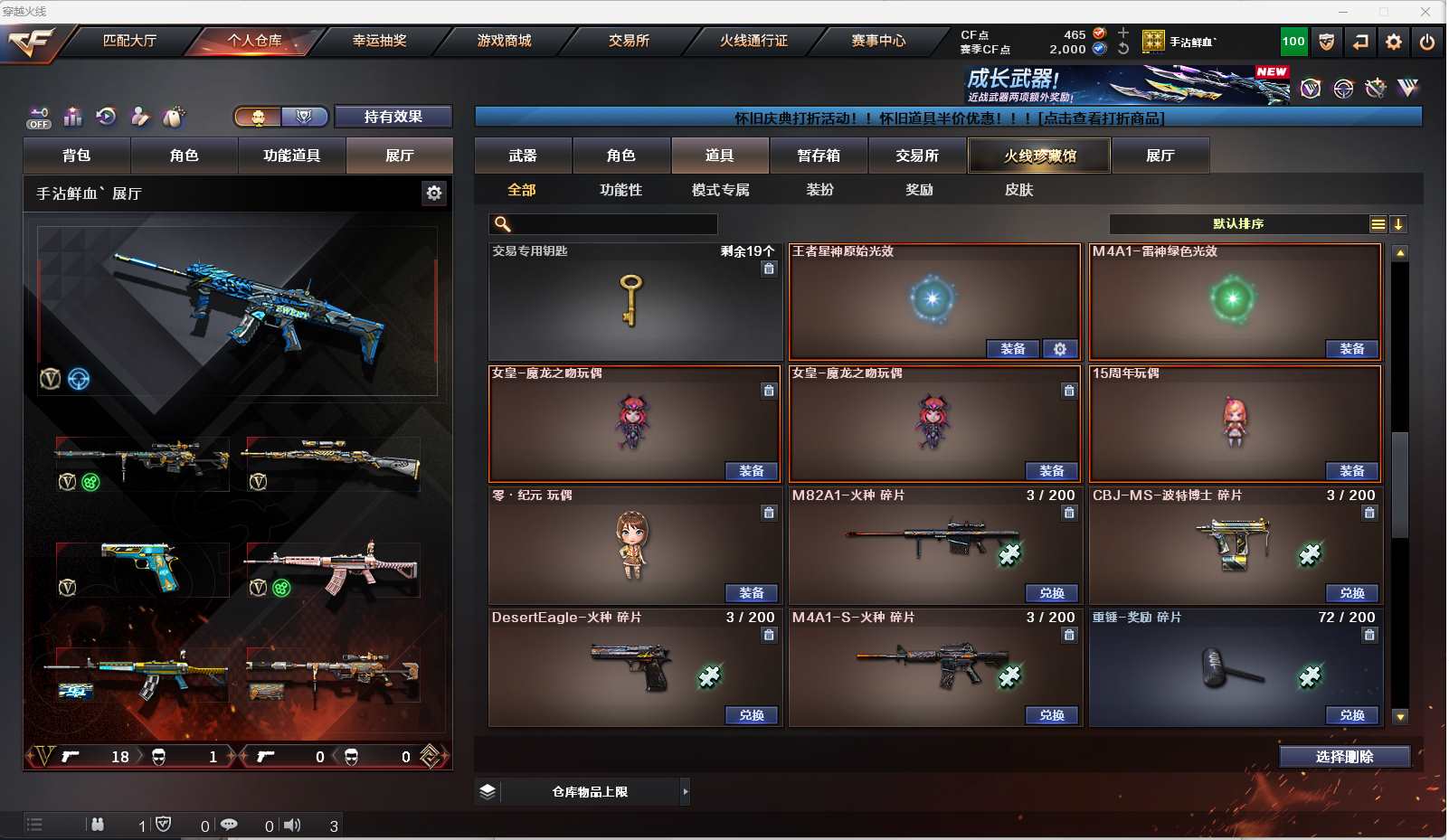This screenshot has height=840, width=1449.
Task: Show the 皮肤 skins filter
Action: click(1018, 190)
